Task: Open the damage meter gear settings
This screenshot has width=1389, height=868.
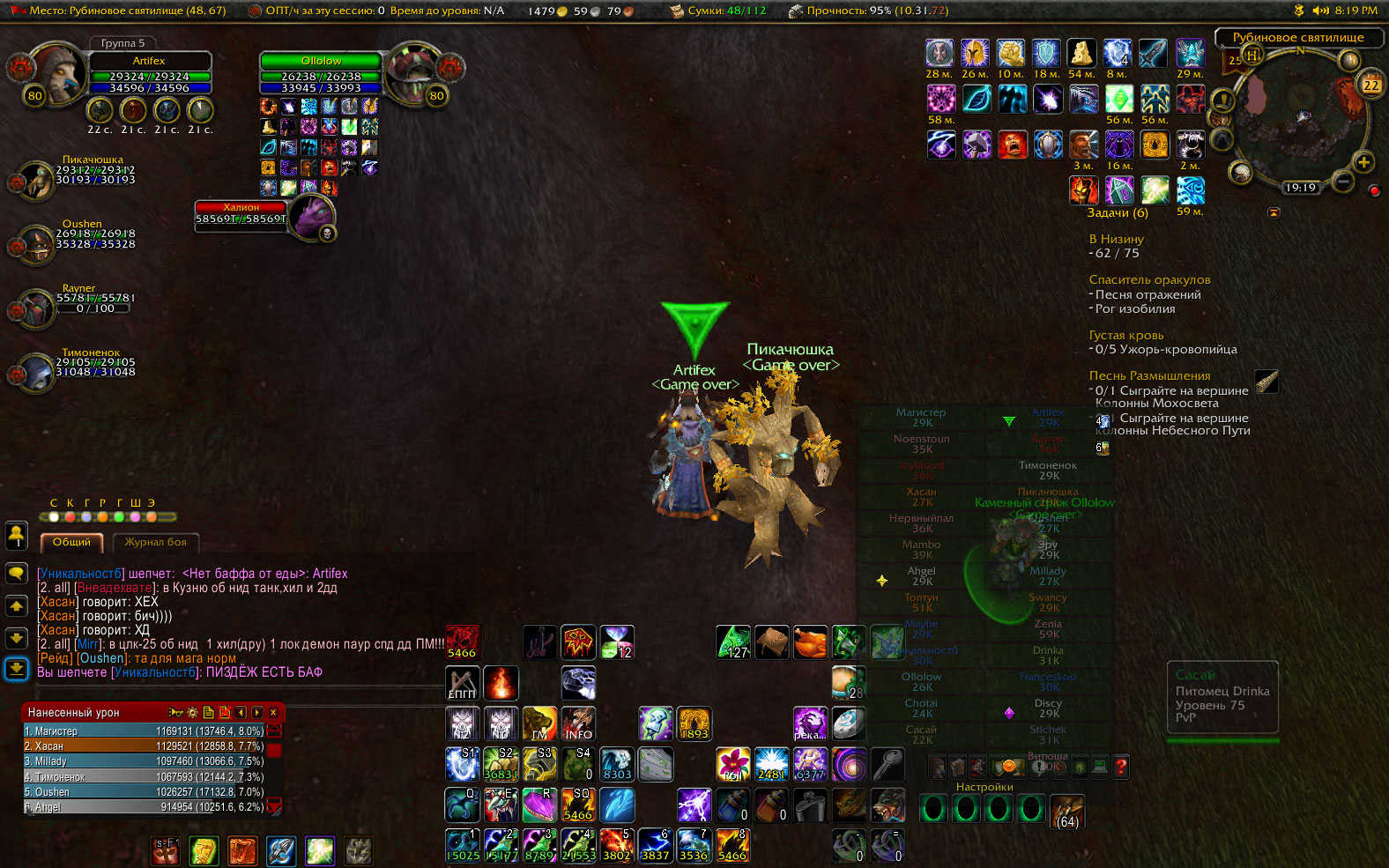Action: tap(192, 712)
